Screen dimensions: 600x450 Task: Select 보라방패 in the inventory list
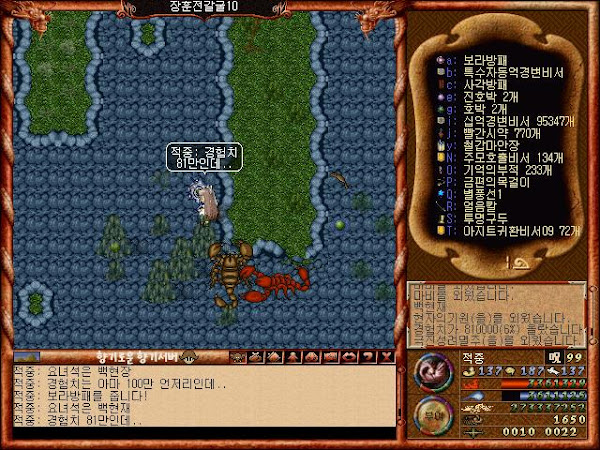(x=478, y=59)
